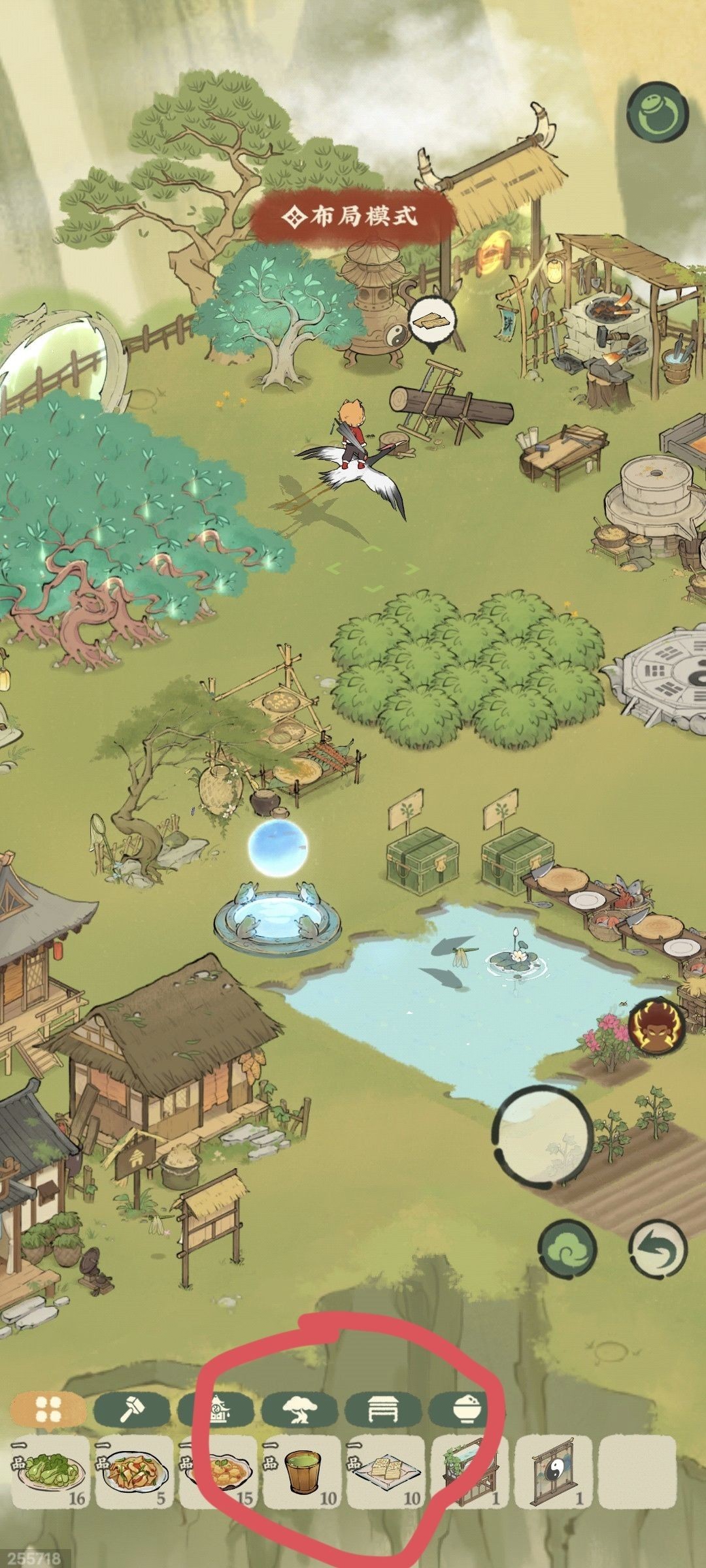Tap the green swirl cloud button
The width and height of the screenshot is (706, 1568).
(570, 1249)
